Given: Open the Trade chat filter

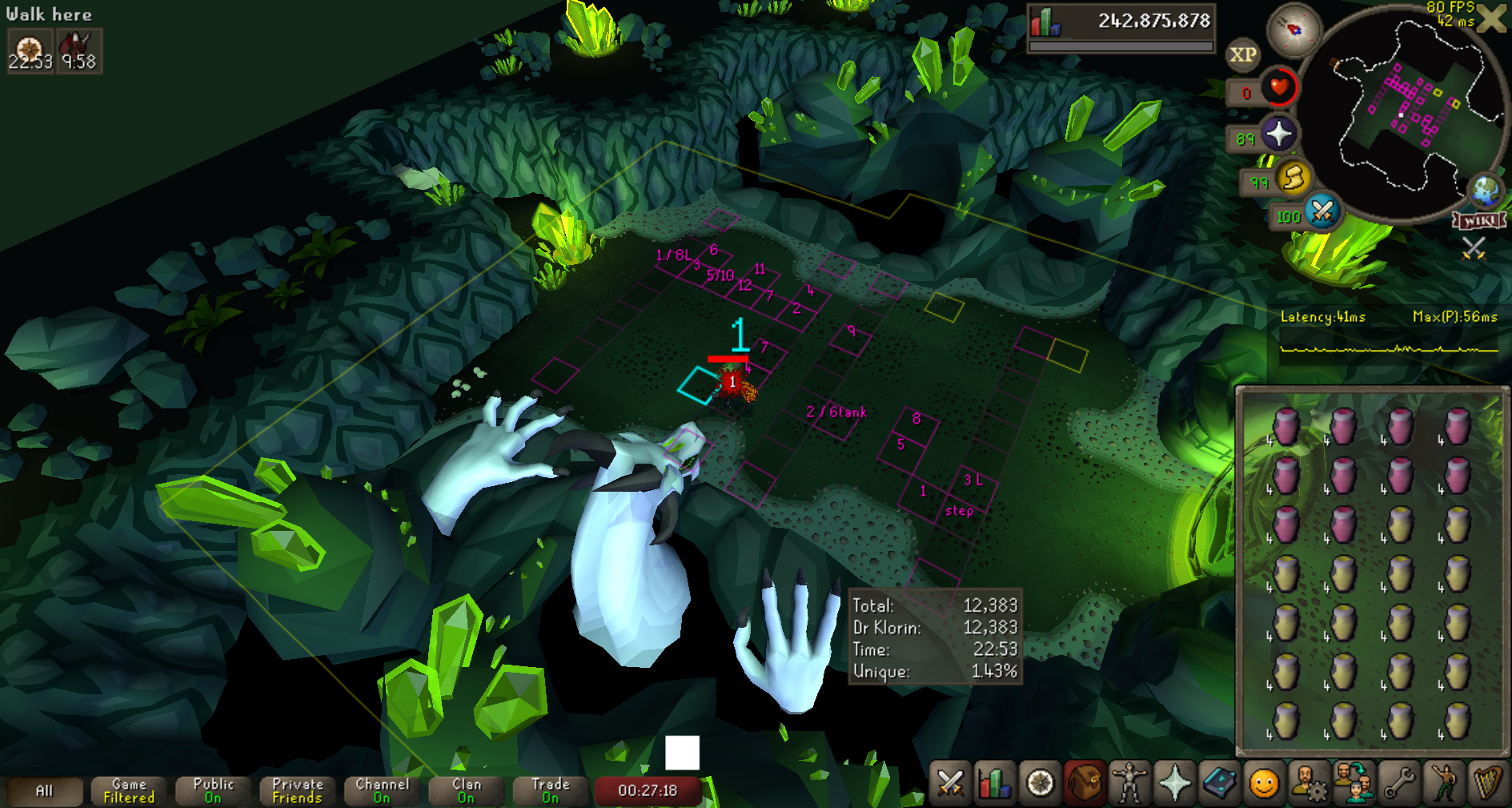Looking at the screenshot, I should tap(551, 791).
